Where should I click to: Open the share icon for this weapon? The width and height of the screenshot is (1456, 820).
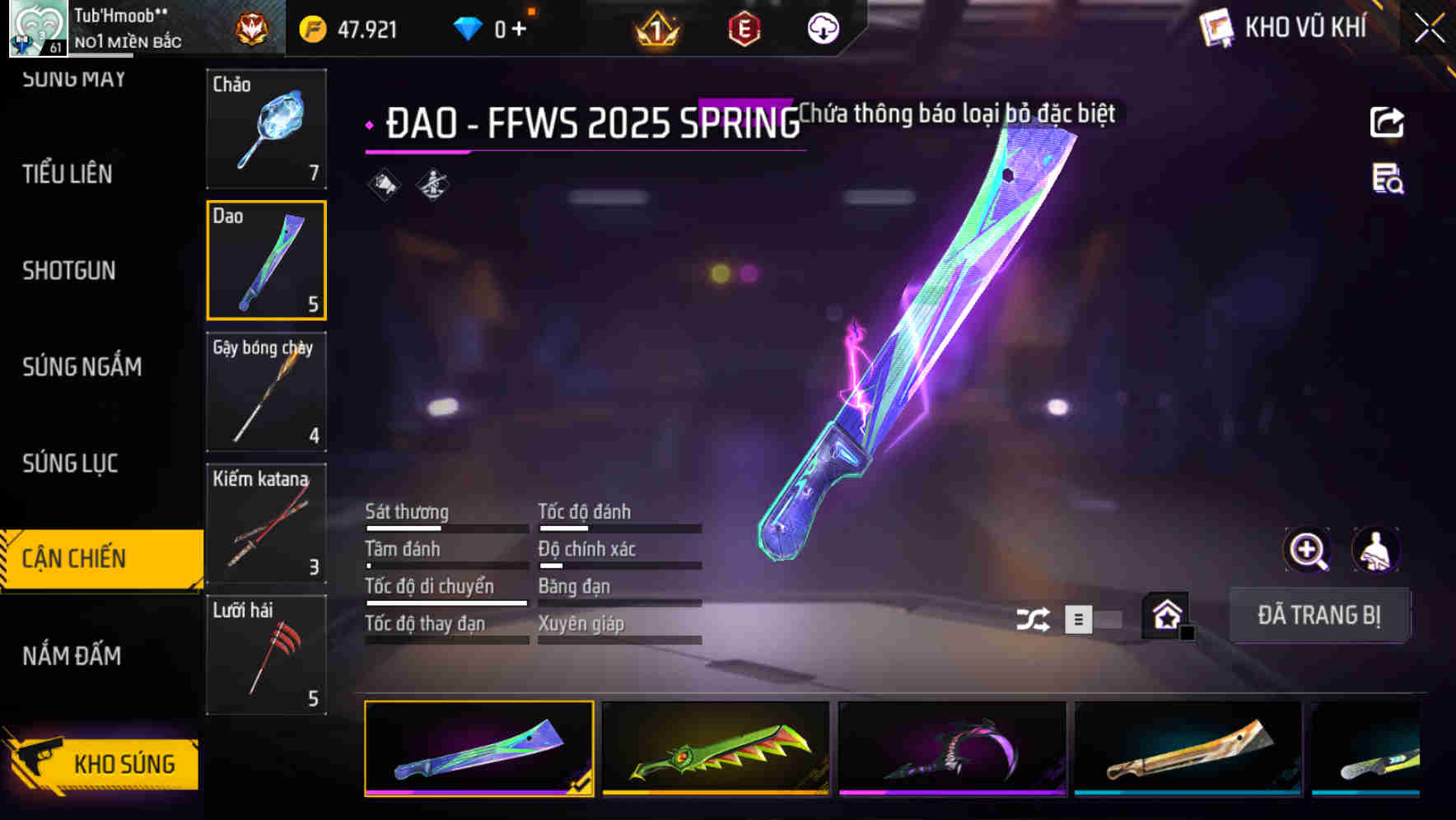point(1387,122)
